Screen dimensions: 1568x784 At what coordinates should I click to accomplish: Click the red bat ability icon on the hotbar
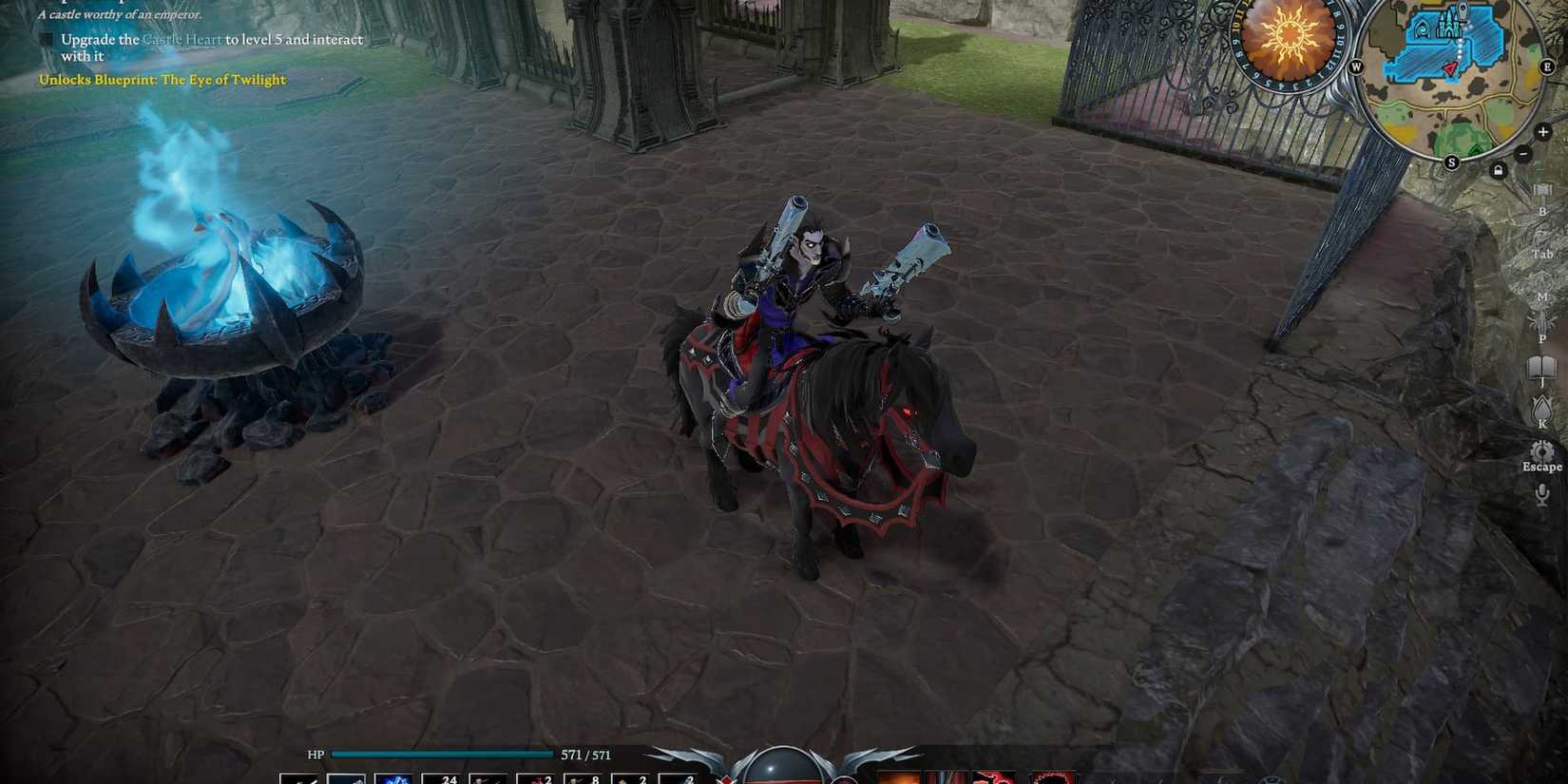(991, 777)
